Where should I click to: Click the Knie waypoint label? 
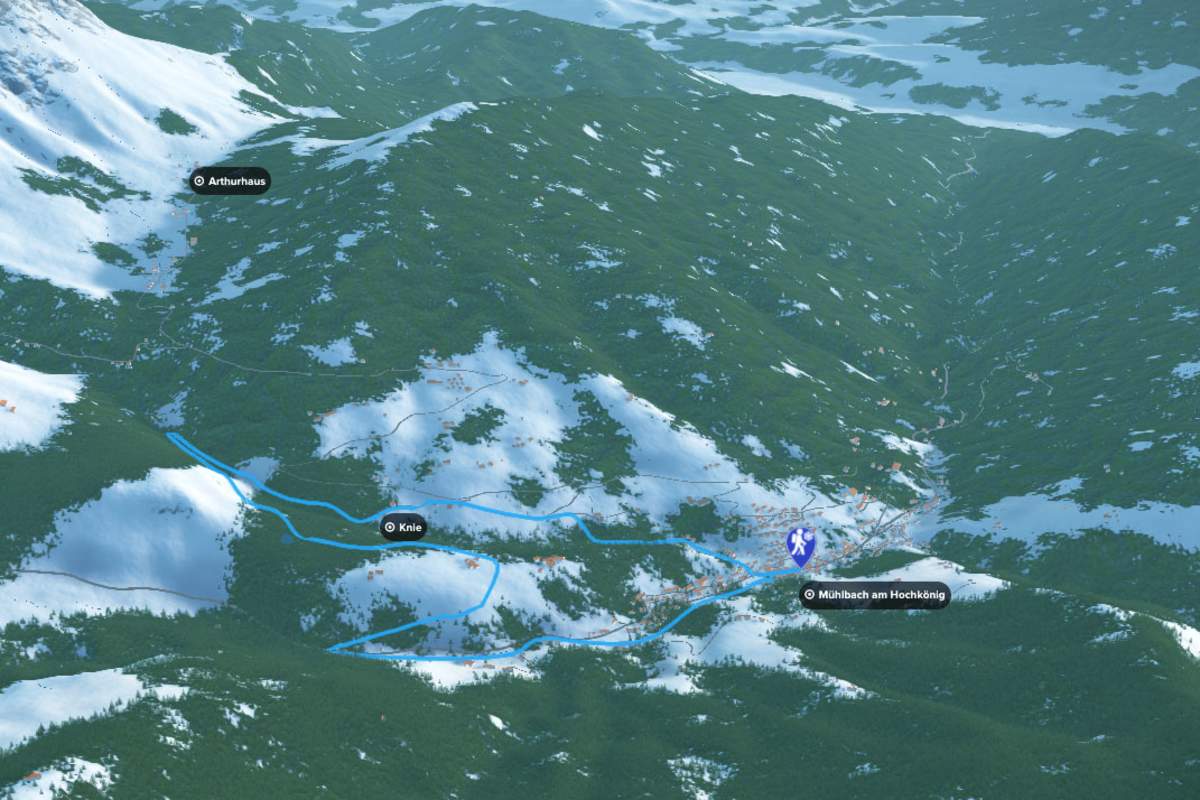click(x=403, y=527)
